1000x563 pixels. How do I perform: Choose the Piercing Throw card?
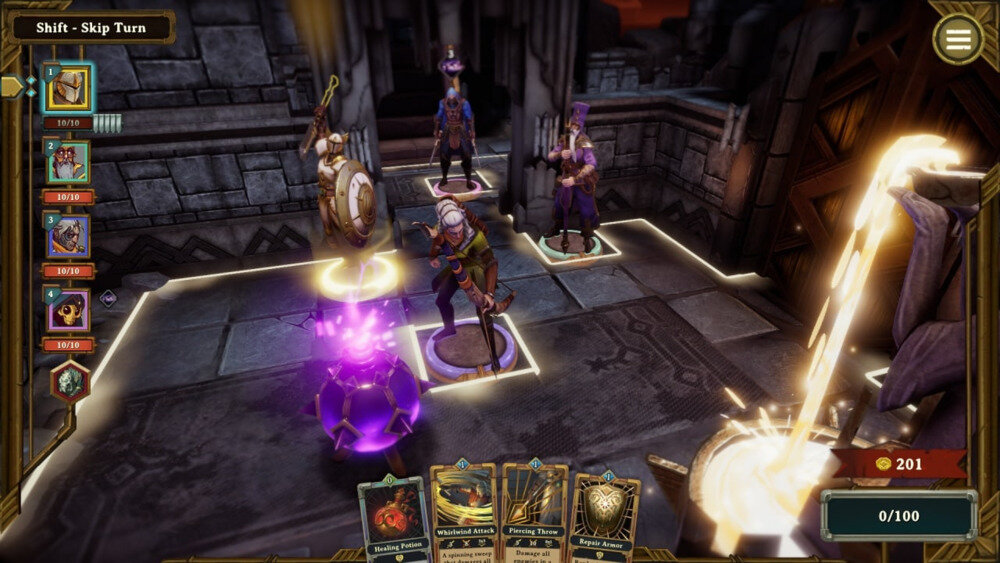click(x=533, y=512)
